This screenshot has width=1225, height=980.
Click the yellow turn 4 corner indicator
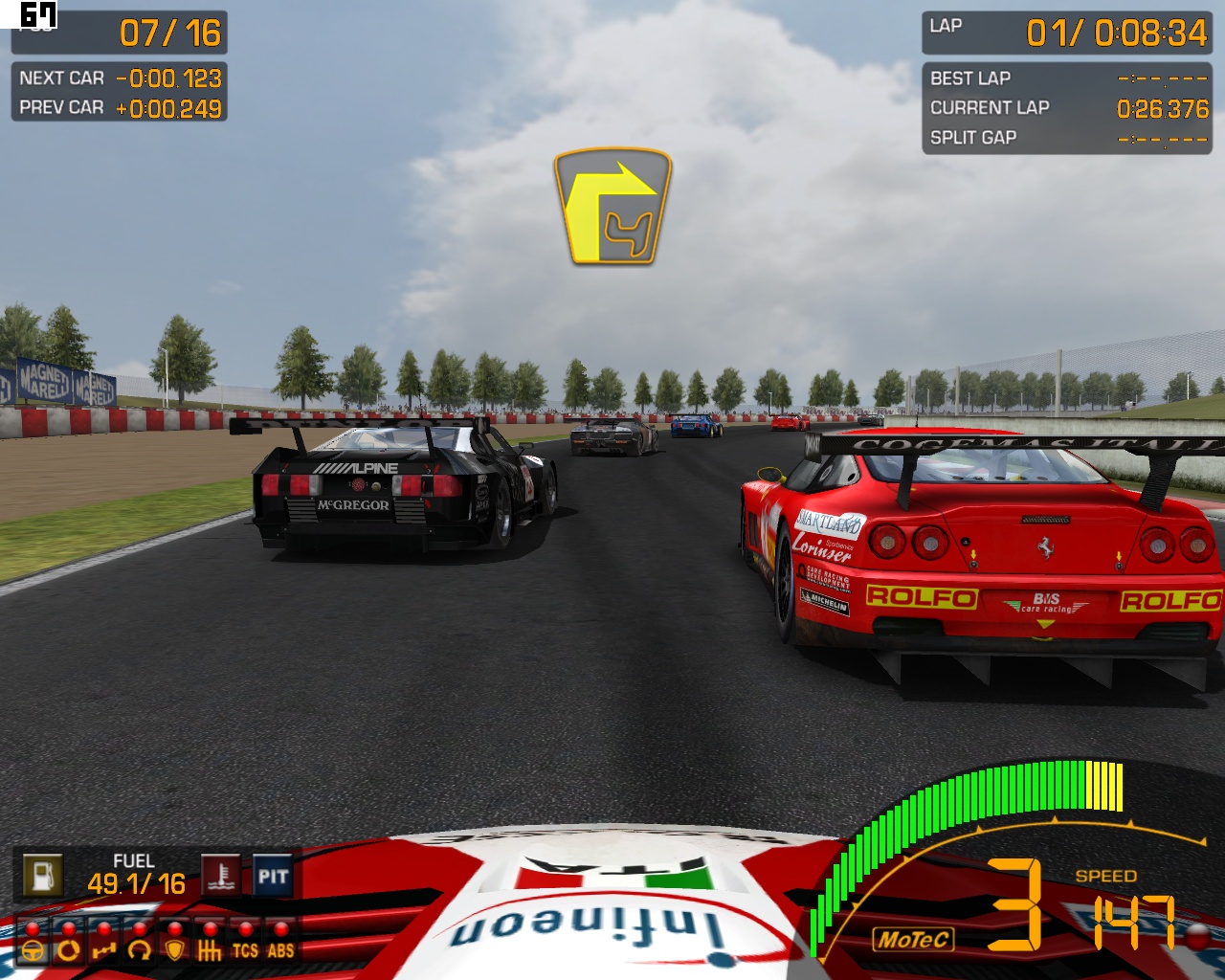[x=612, y=206]
